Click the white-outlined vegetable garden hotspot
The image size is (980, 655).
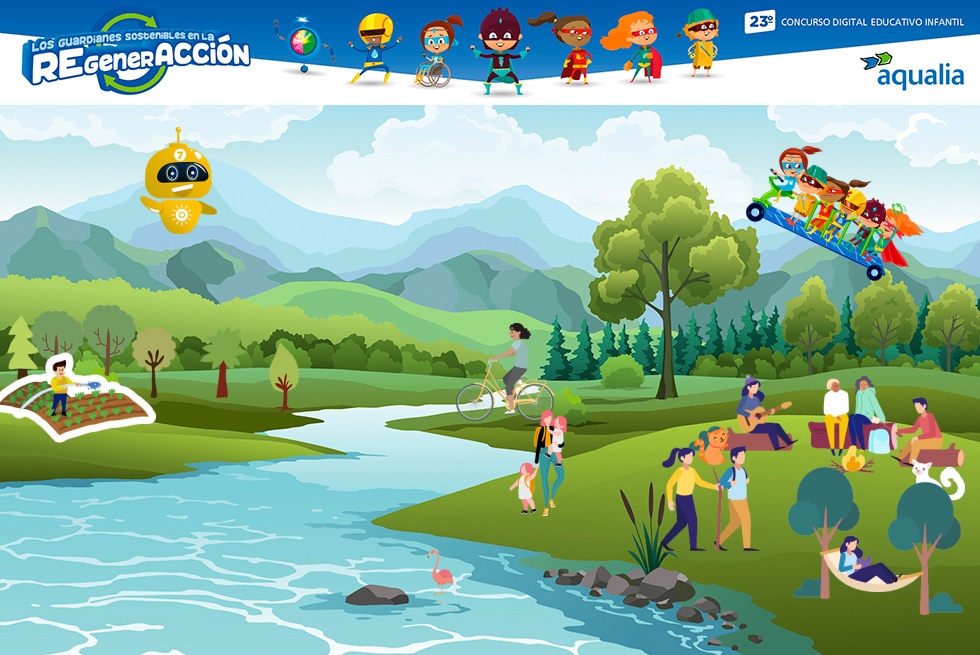(x=75, y=402)
